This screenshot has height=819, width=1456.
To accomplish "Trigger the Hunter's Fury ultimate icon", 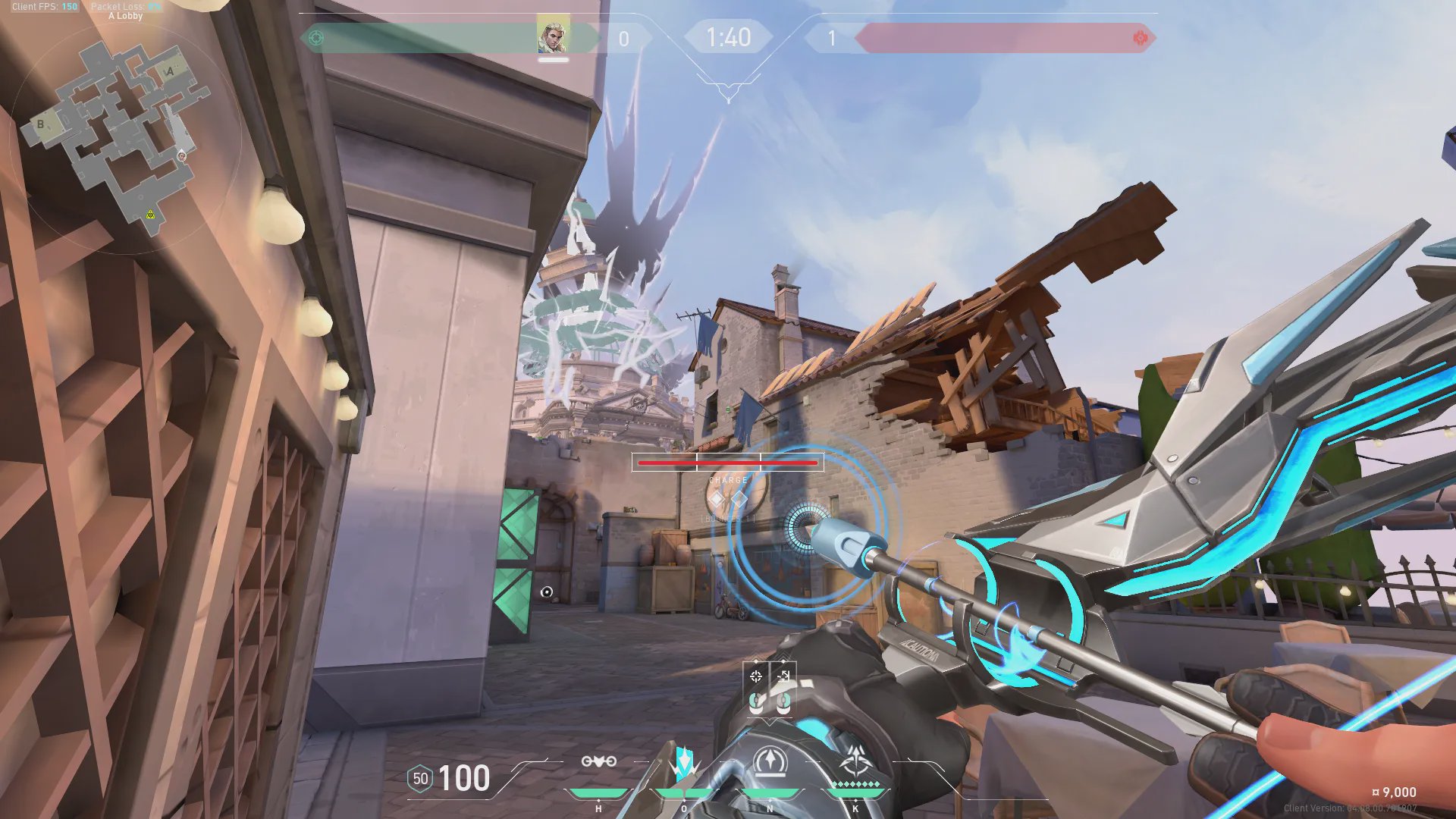I will coord(856,761).
